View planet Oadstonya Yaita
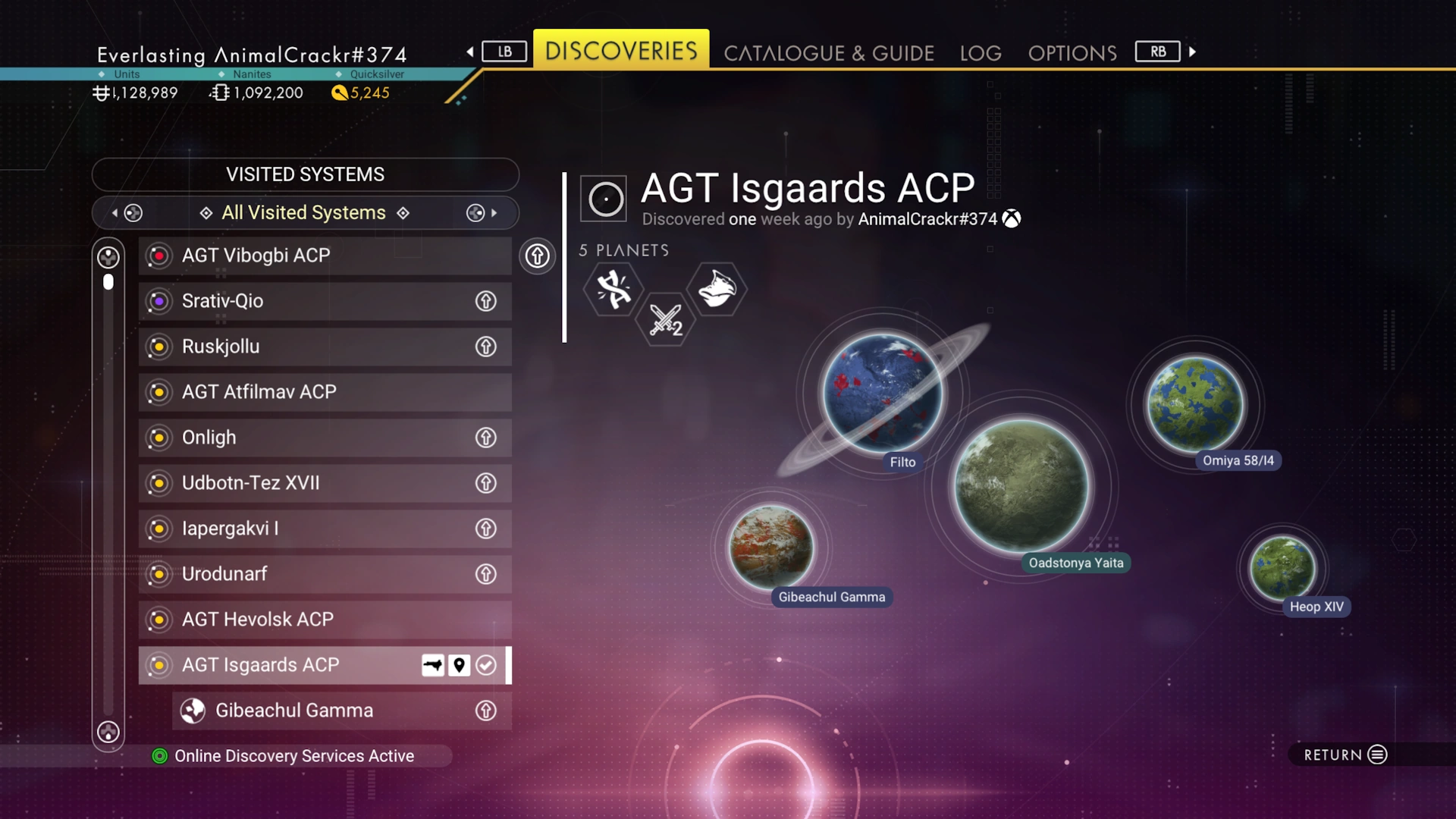 (x=1021, y=486)
